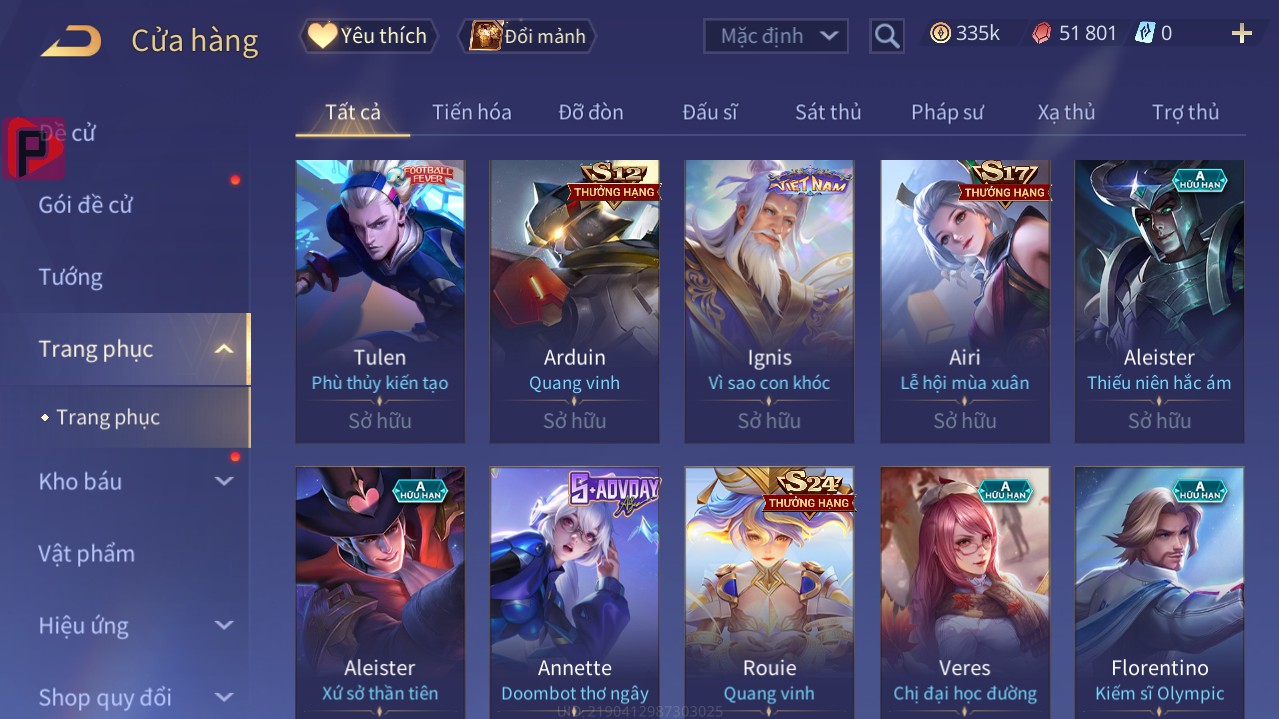Open the Yêu thích favorites list
The image size is (1279, 719).
pyautogui.click(x=368, y=36)
